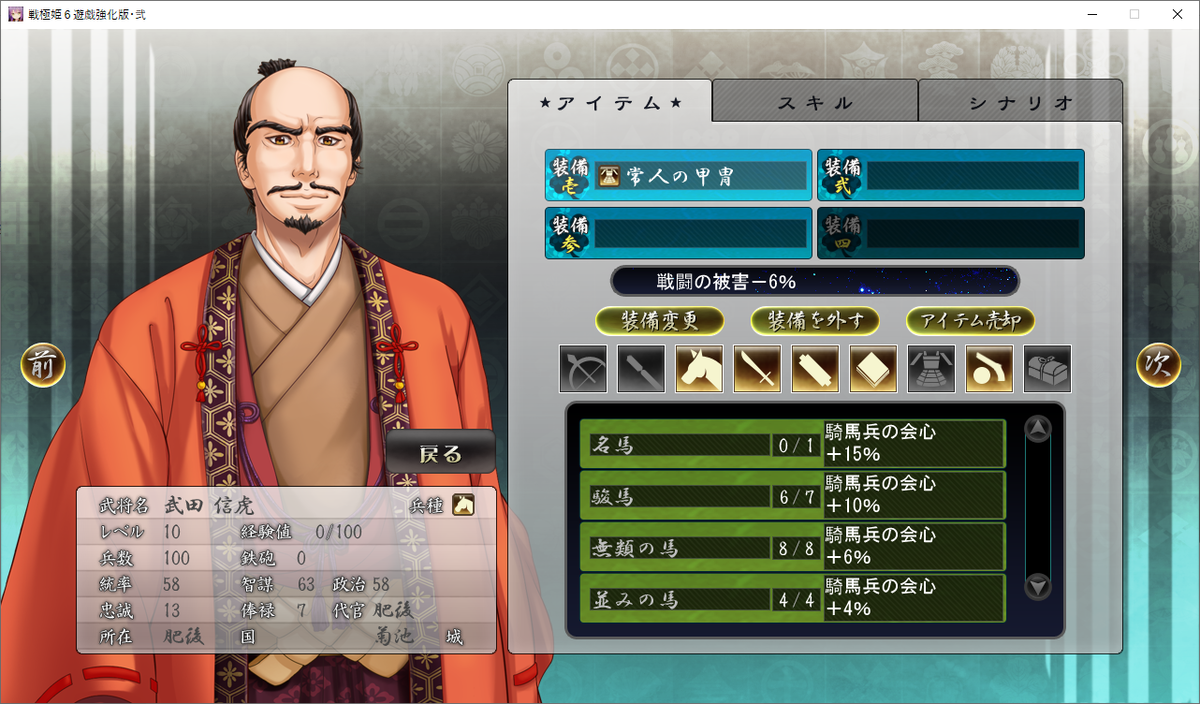Click the 装備を外す button

(815, 321)
